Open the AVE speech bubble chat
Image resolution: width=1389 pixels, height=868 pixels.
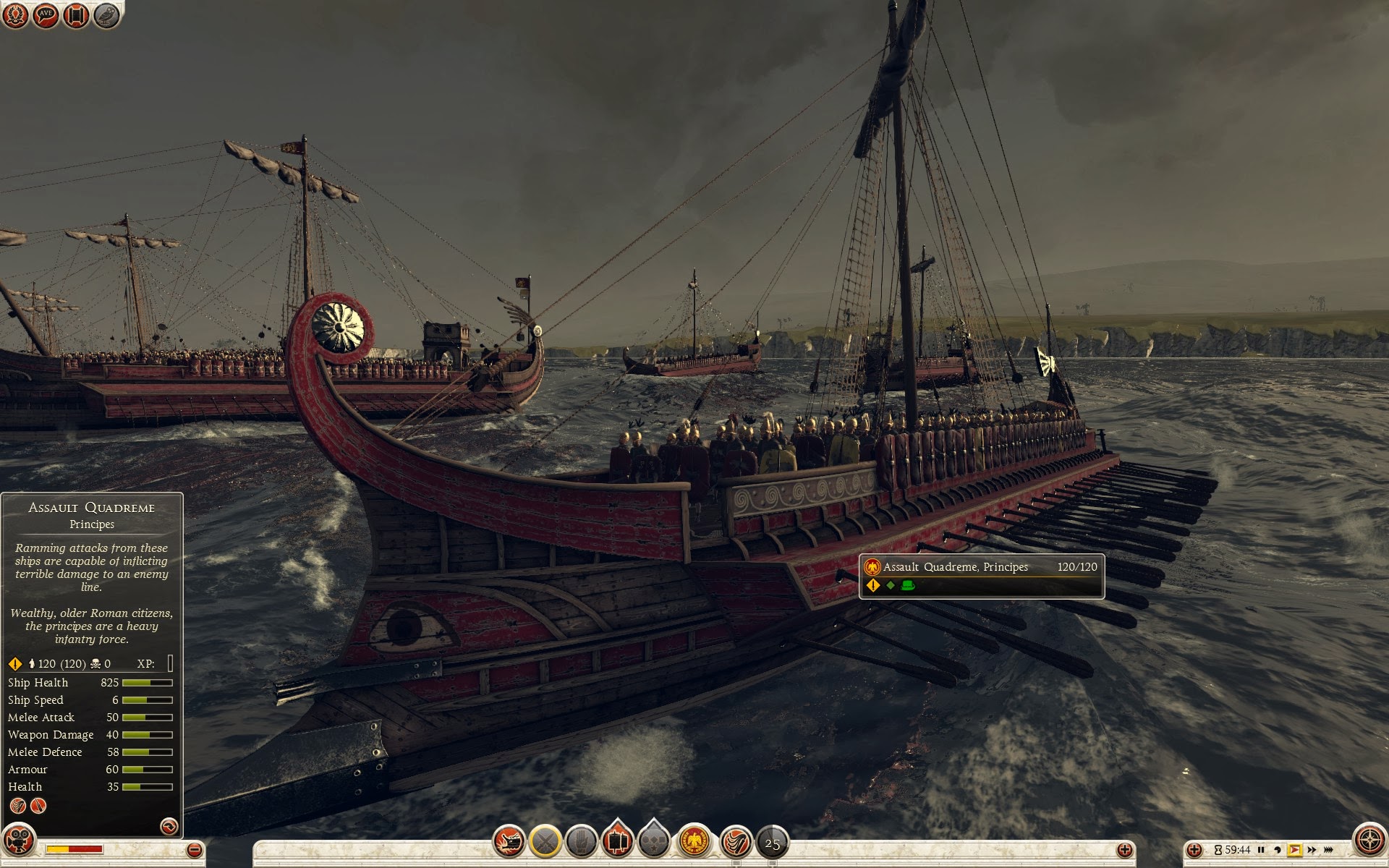tap(46, 15)
